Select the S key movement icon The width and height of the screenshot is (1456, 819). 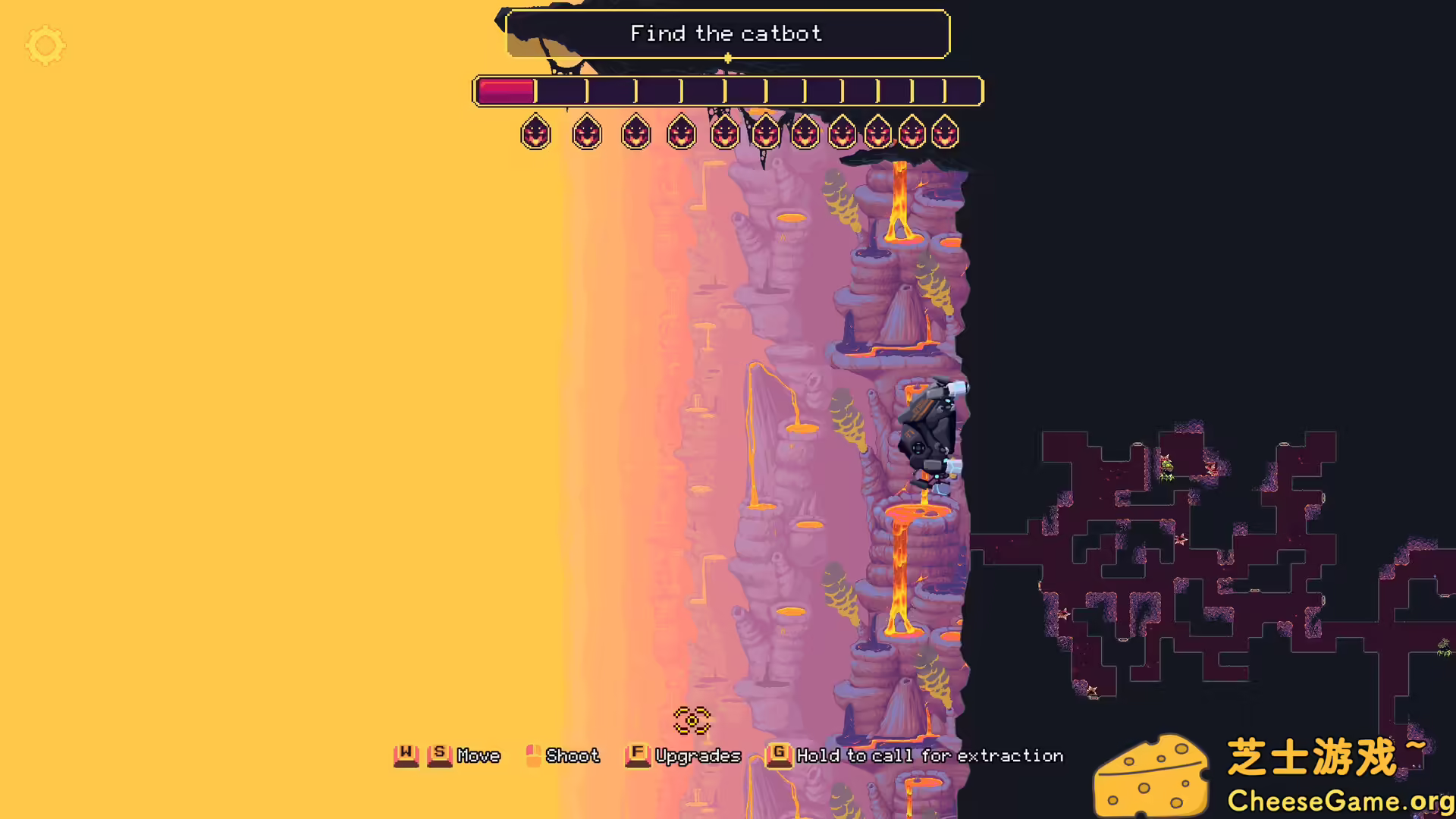point(438,755)
